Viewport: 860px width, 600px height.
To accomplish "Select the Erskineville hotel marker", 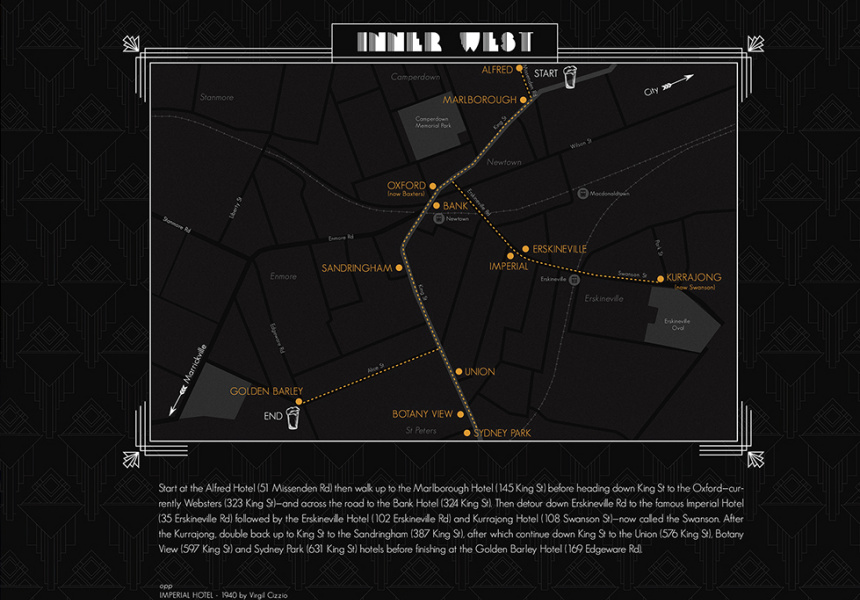I will click(525, 248).
